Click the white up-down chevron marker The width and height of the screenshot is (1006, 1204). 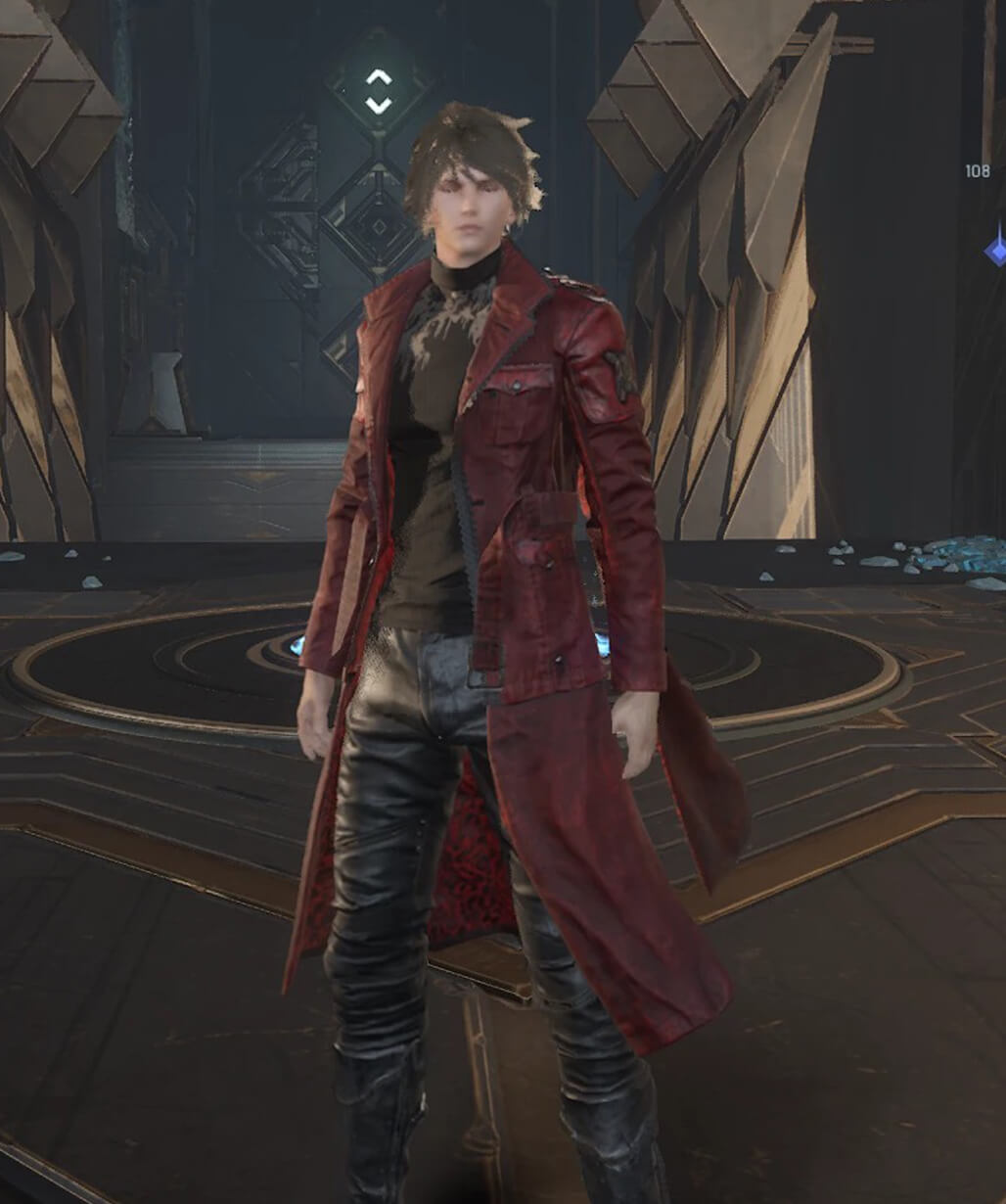379,91
